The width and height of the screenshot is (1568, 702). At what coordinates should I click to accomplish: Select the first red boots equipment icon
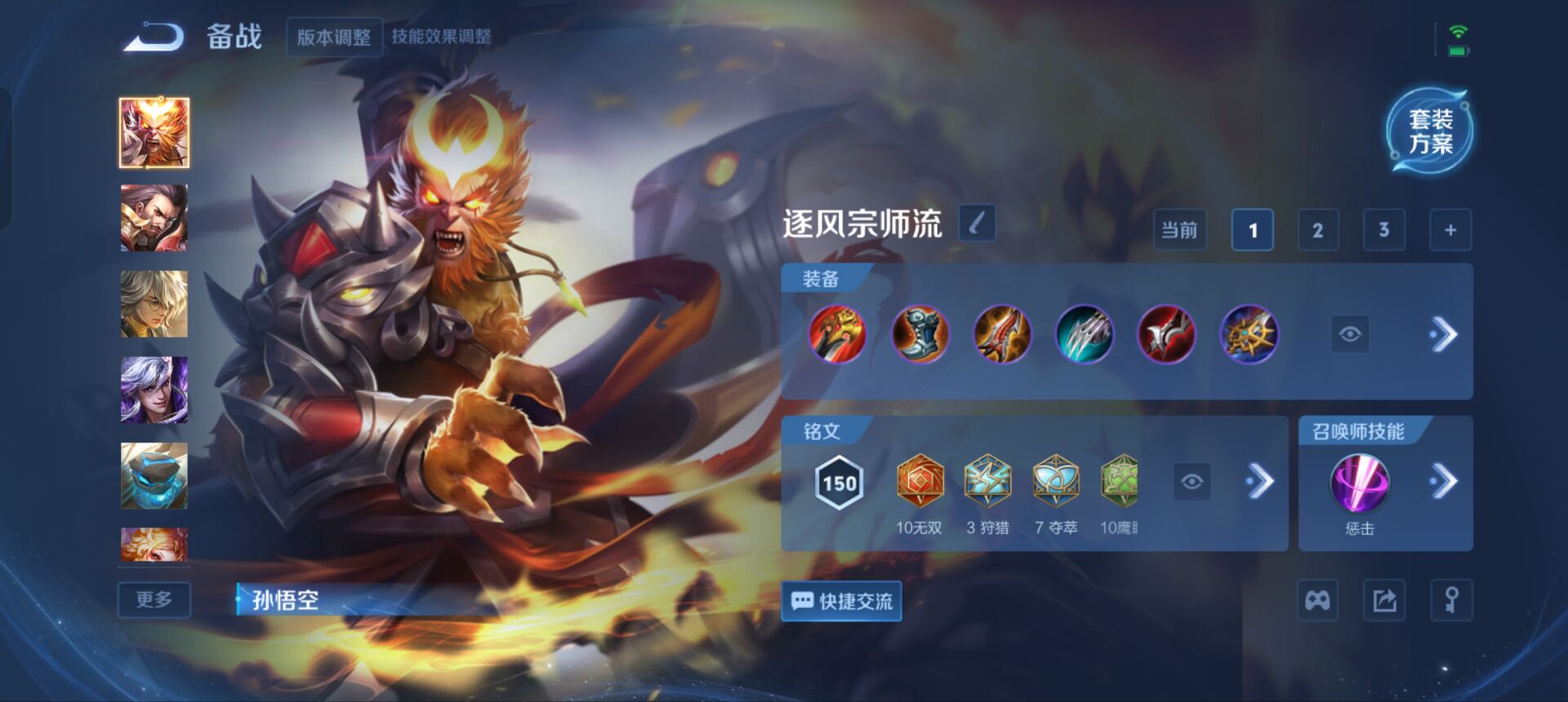click(838, 334)
